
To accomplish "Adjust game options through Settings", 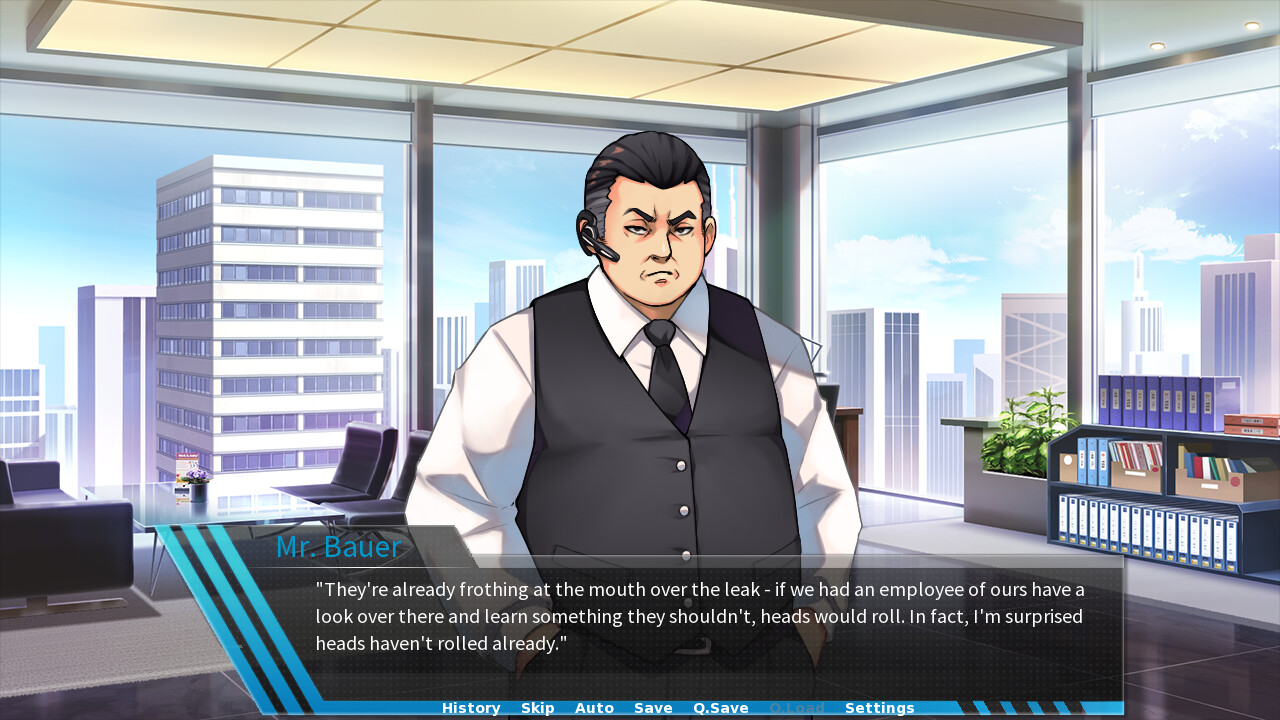I will (x=879, y=708).
